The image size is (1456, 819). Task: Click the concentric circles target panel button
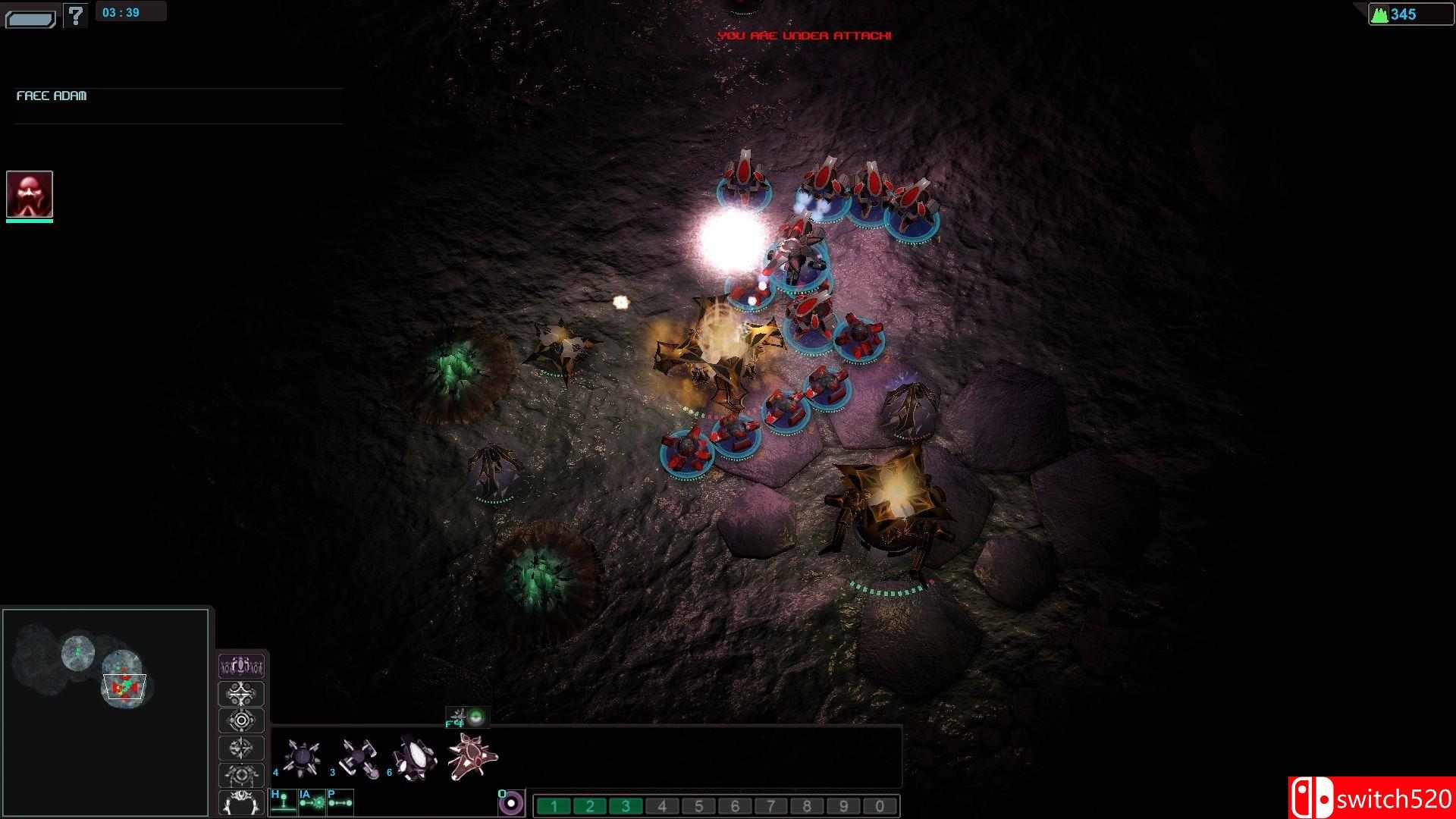[x=241, y=720]
